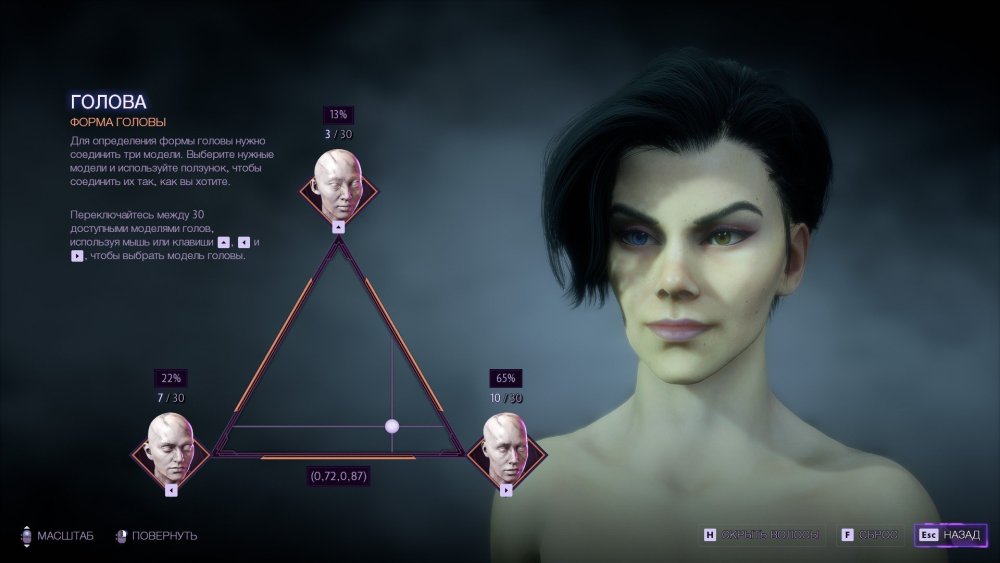
Task: Click the right arrow under bottom-right head
Action: 506,490
